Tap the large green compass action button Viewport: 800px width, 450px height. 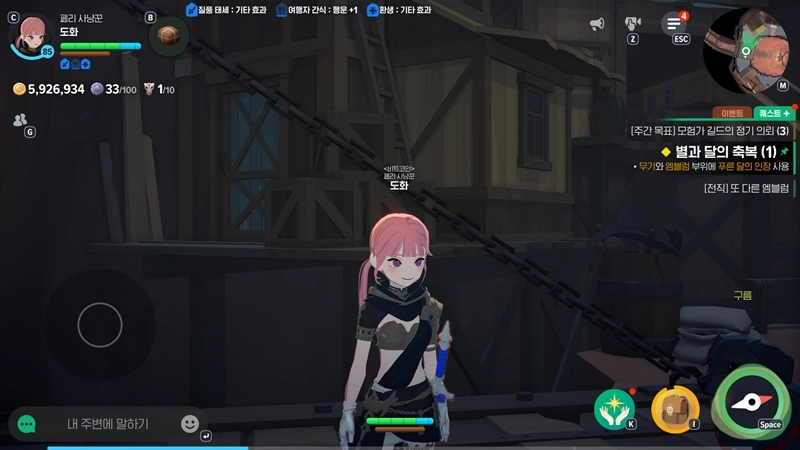pyautogui.click(x=755, y=402)
